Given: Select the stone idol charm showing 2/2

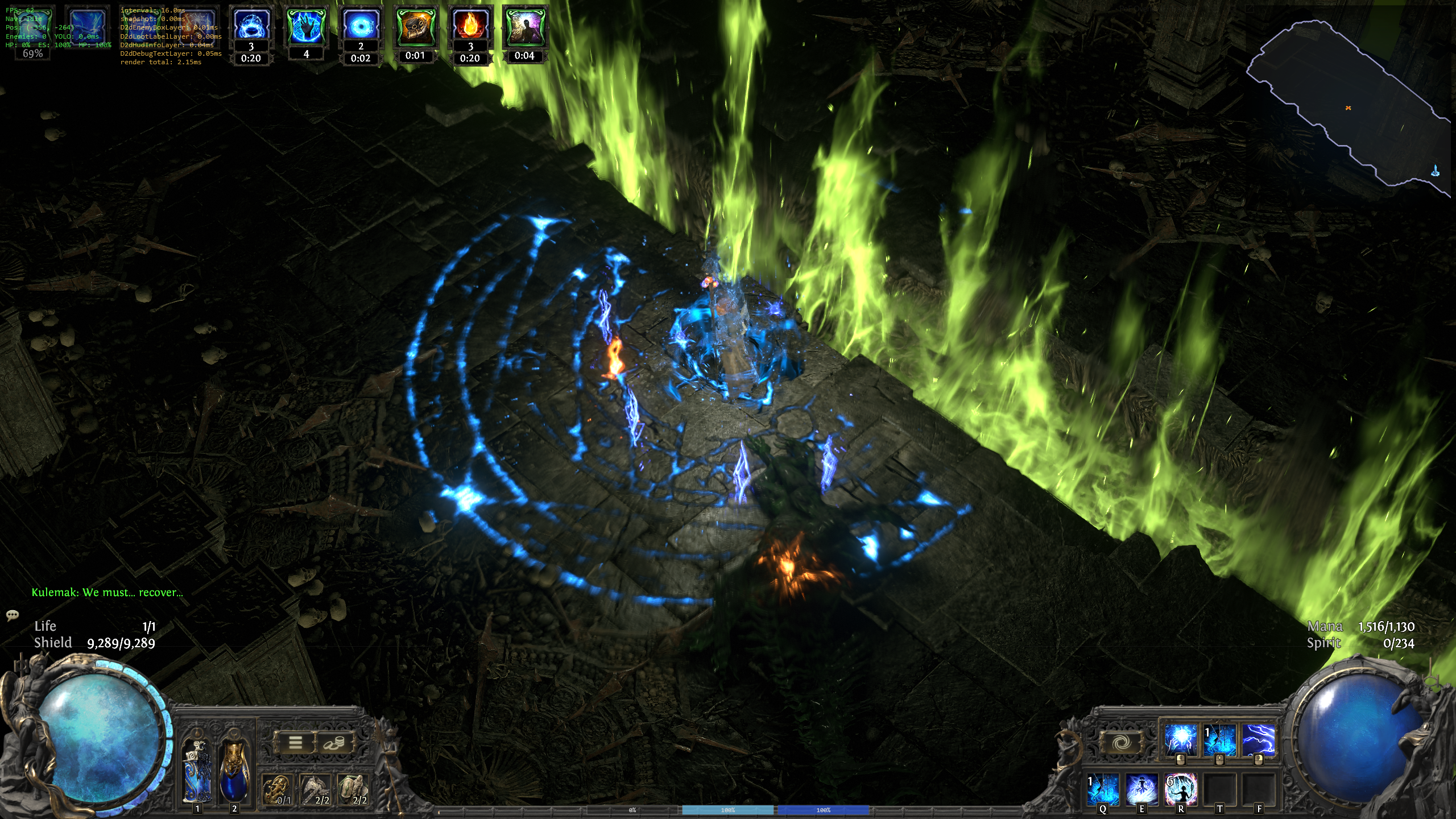Looking at the screenshot, I should tap(353, 790).
